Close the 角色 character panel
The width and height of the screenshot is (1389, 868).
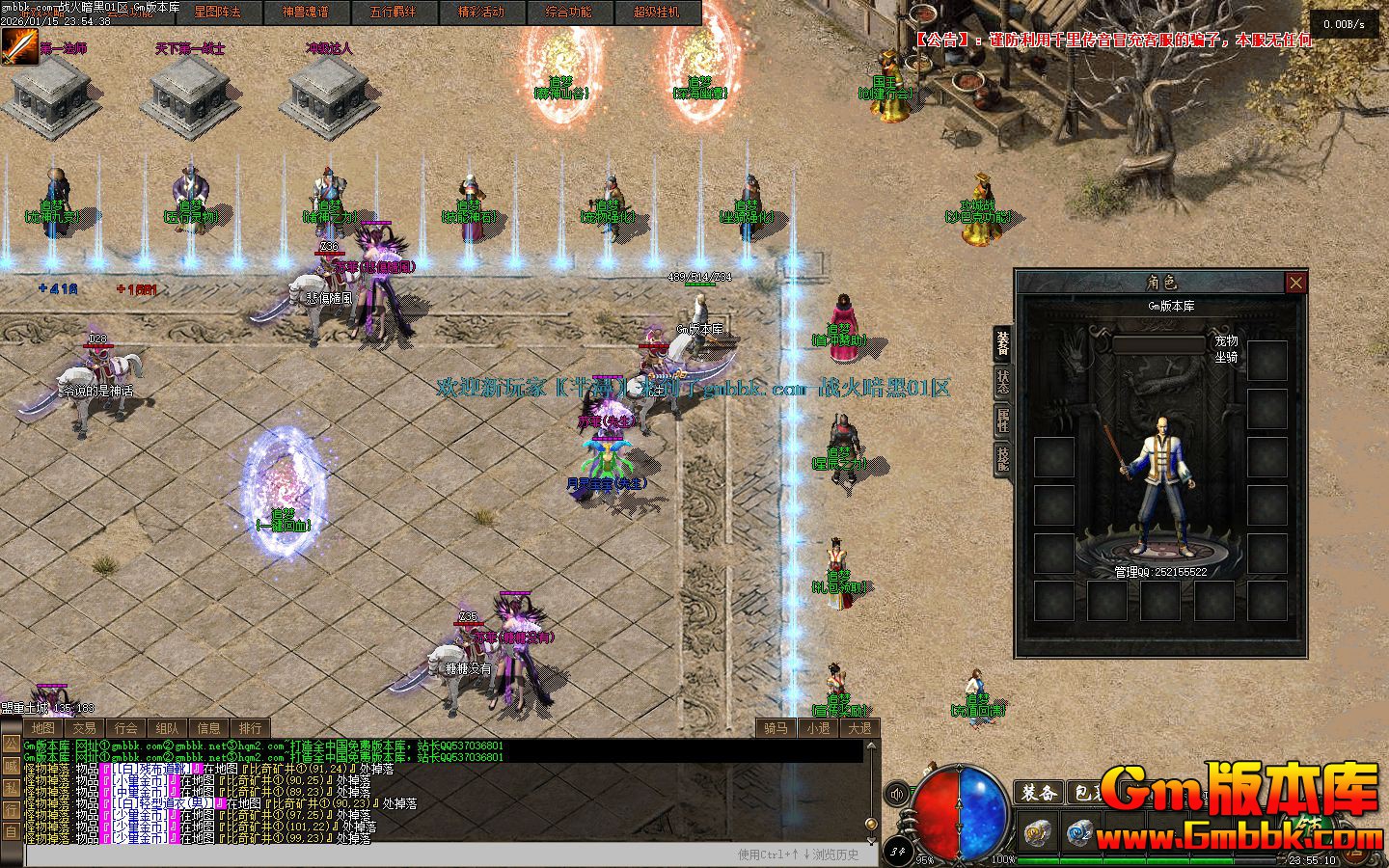tap(1295, 283)
